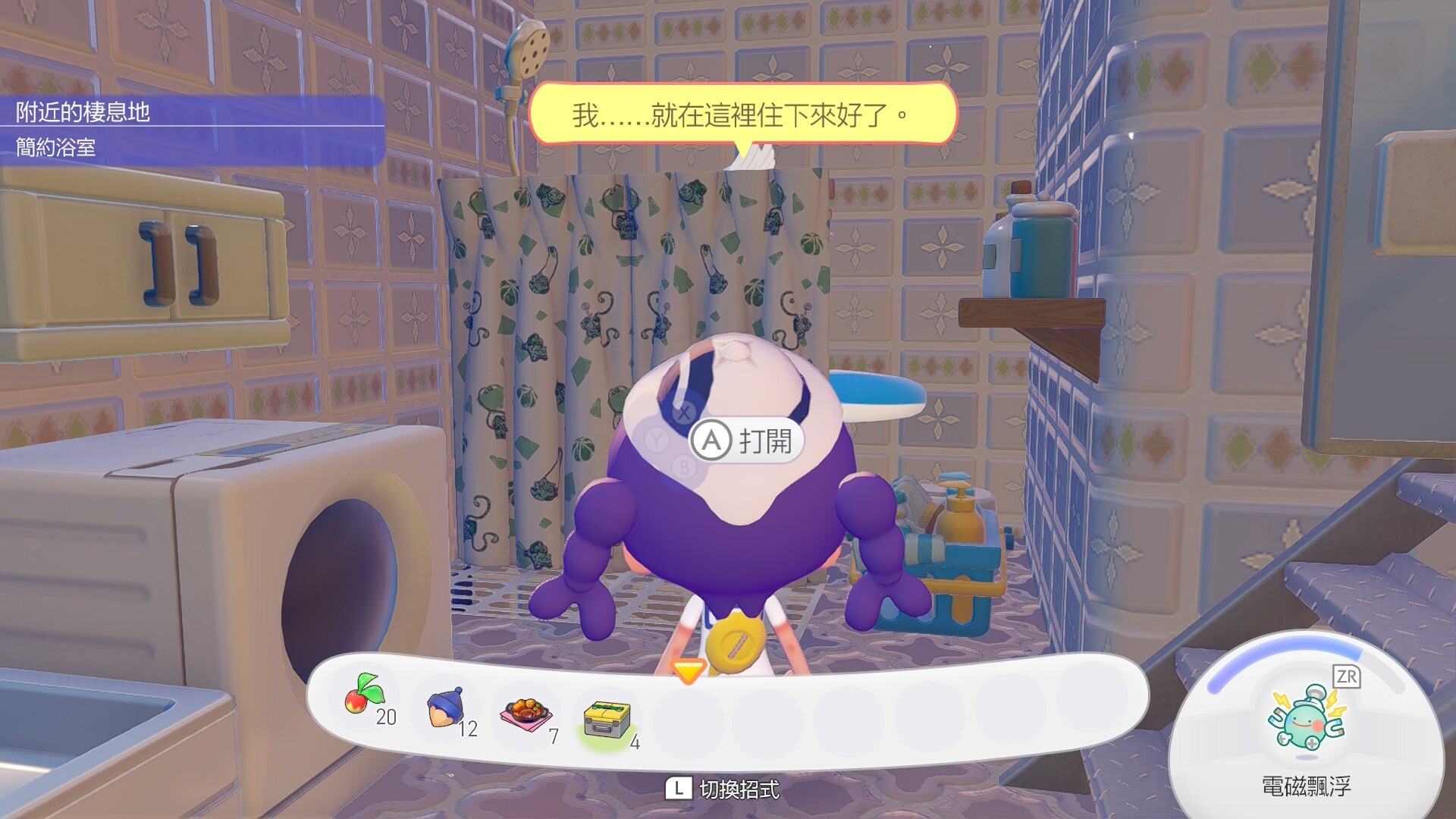This screenshot has width=1456, height=819.
Task: Pick the yellow storage box slot
Action: (607, 718)
